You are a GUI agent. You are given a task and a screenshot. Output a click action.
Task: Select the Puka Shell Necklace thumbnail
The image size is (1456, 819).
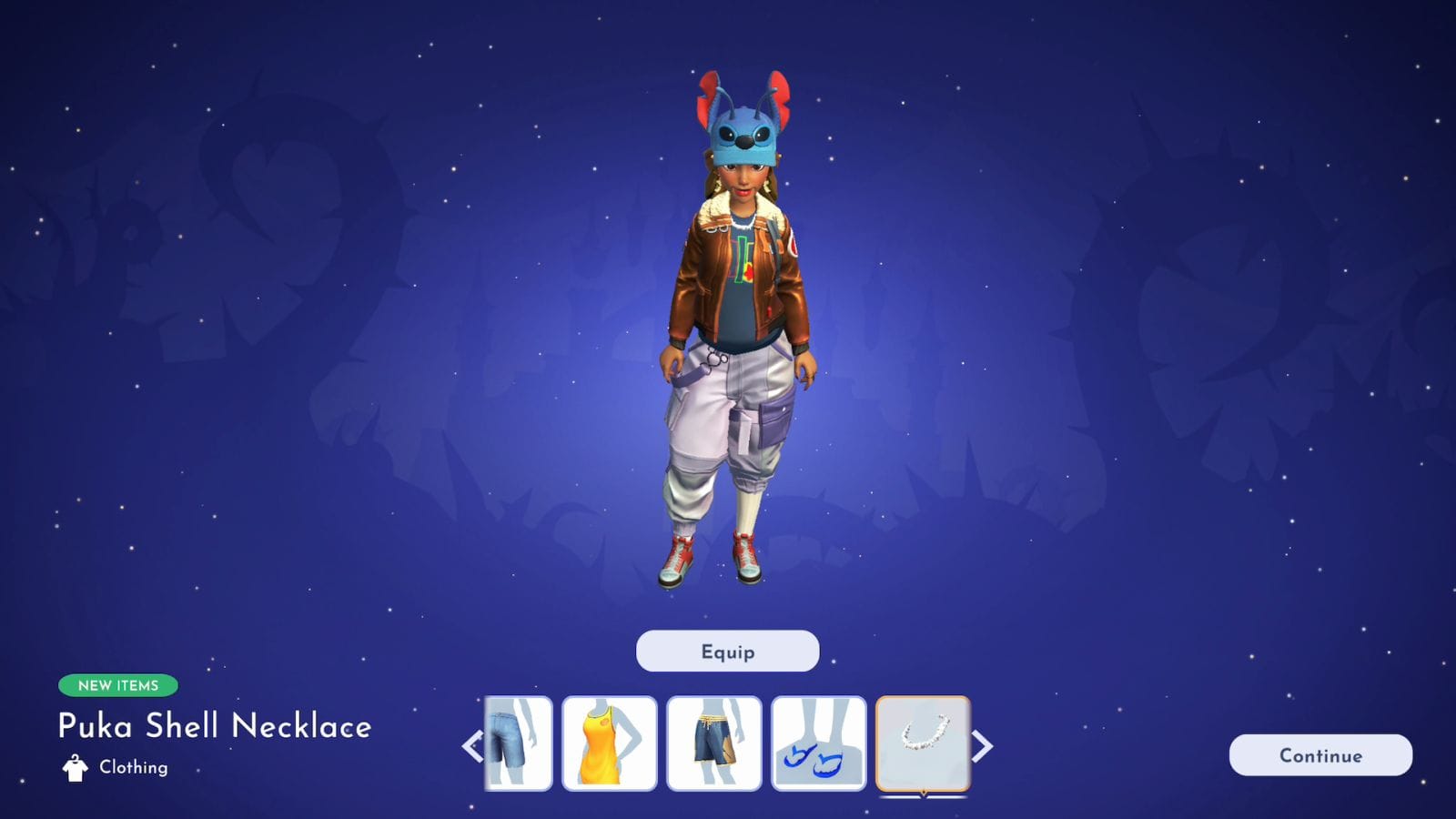(923, 743)
